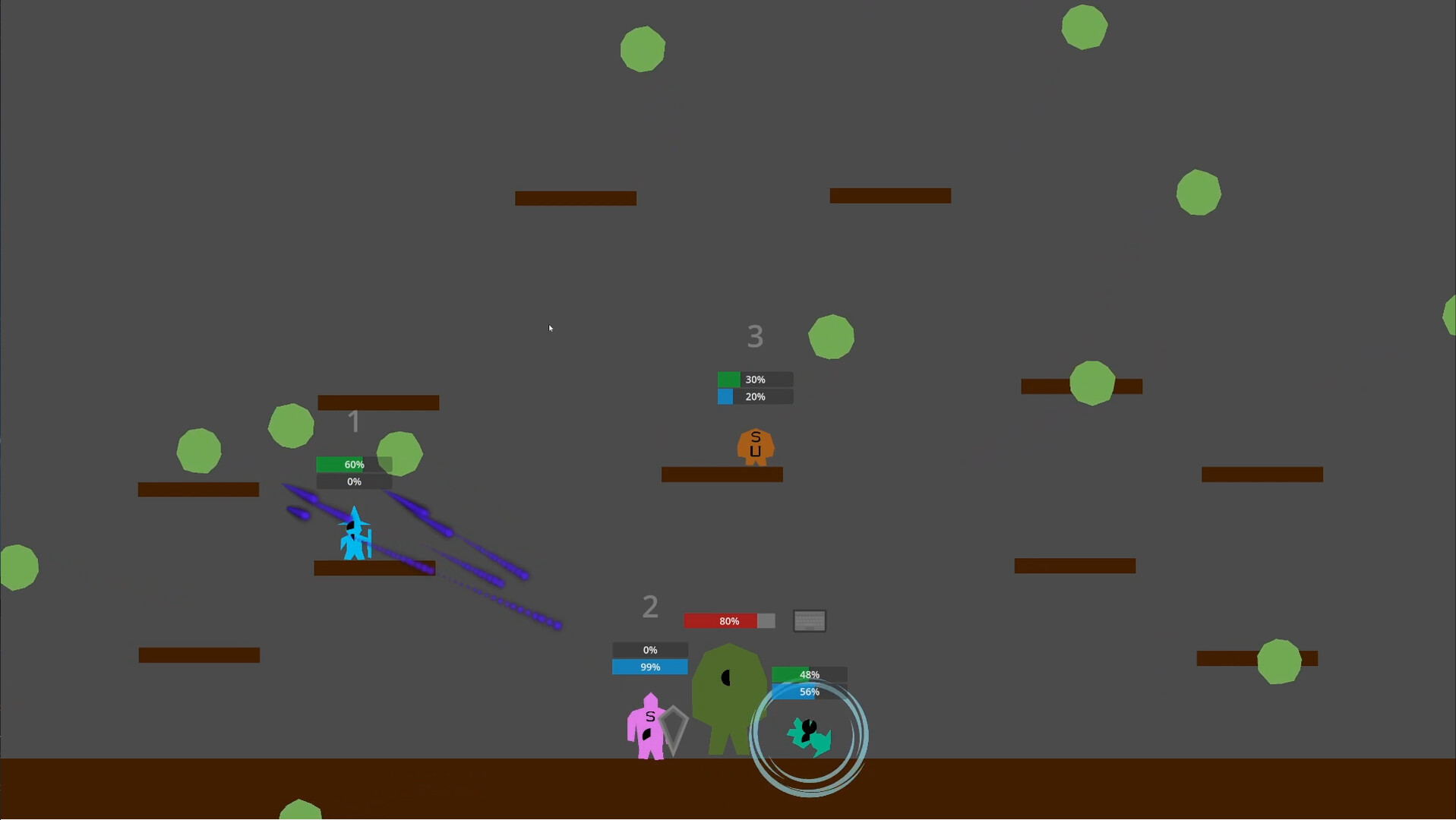The width and height of the screenshot is (1456, 820).
Task: Click the brown platform beneath the SU character
Action: pos(722,475)
